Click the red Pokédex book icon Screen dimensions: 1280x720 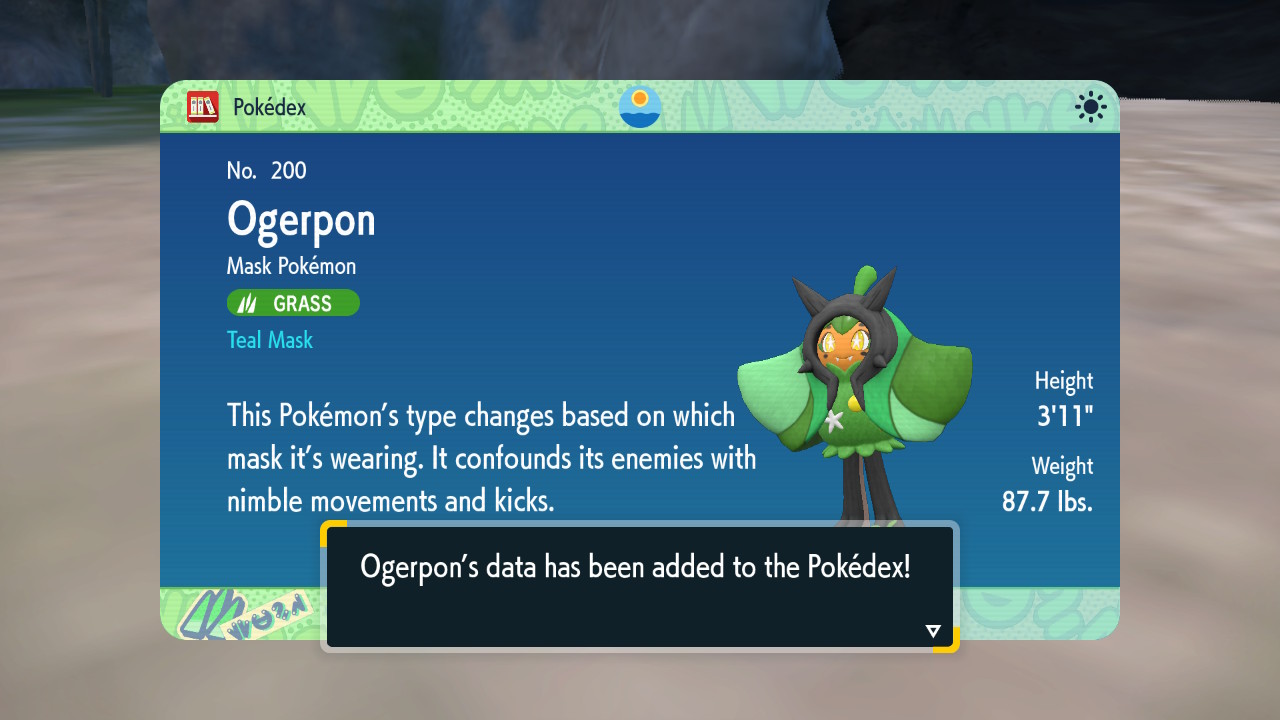click(x=202, y=107)
